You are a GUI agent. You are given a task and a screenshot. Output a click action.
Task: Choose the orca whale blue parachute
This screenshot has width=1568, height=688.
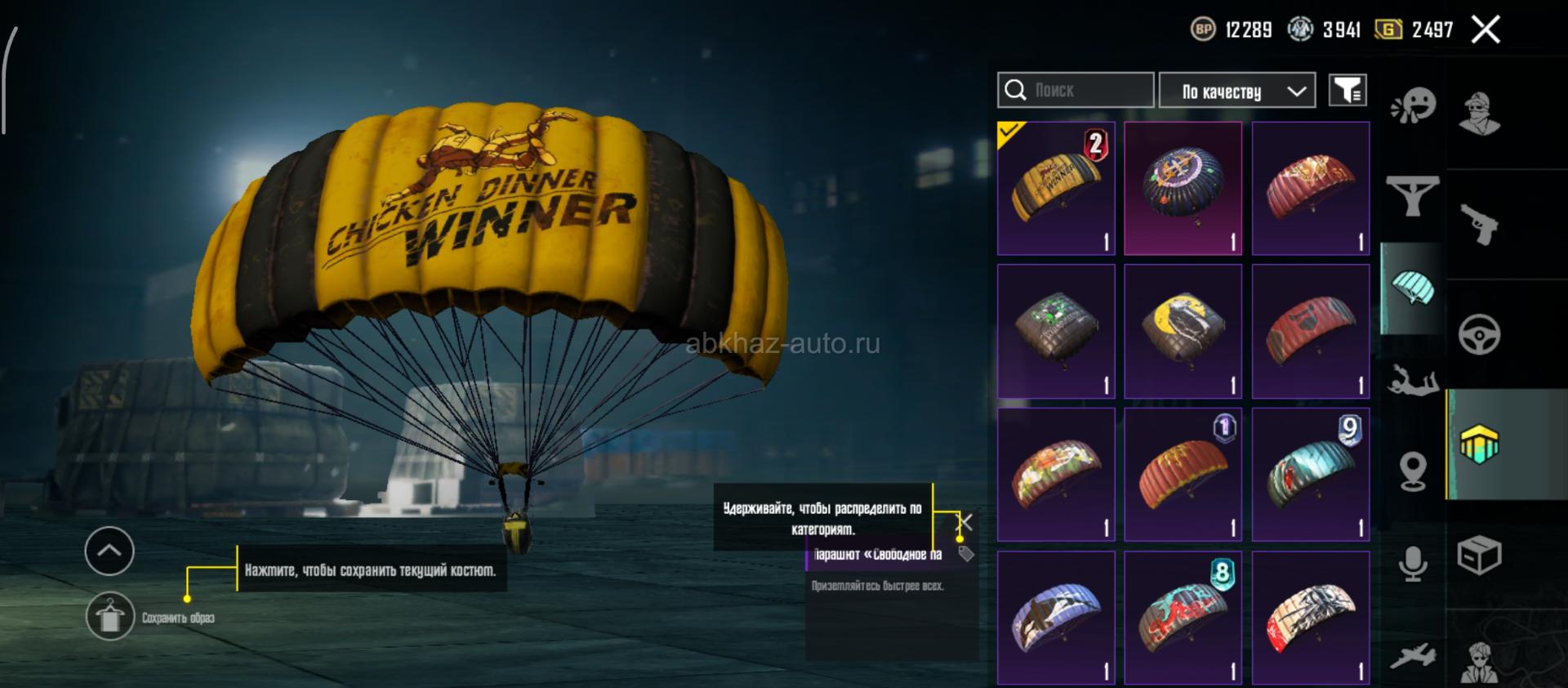[x=1056, y=618]
